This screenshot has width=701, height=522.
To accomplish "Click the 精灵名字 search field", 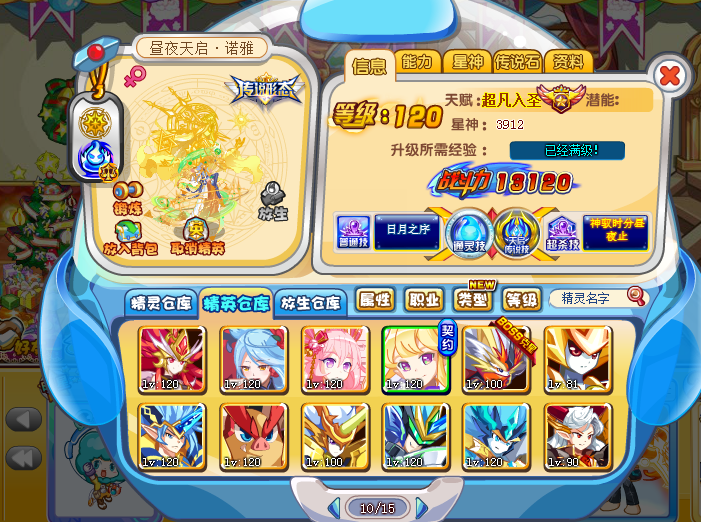I will point(590,298).
